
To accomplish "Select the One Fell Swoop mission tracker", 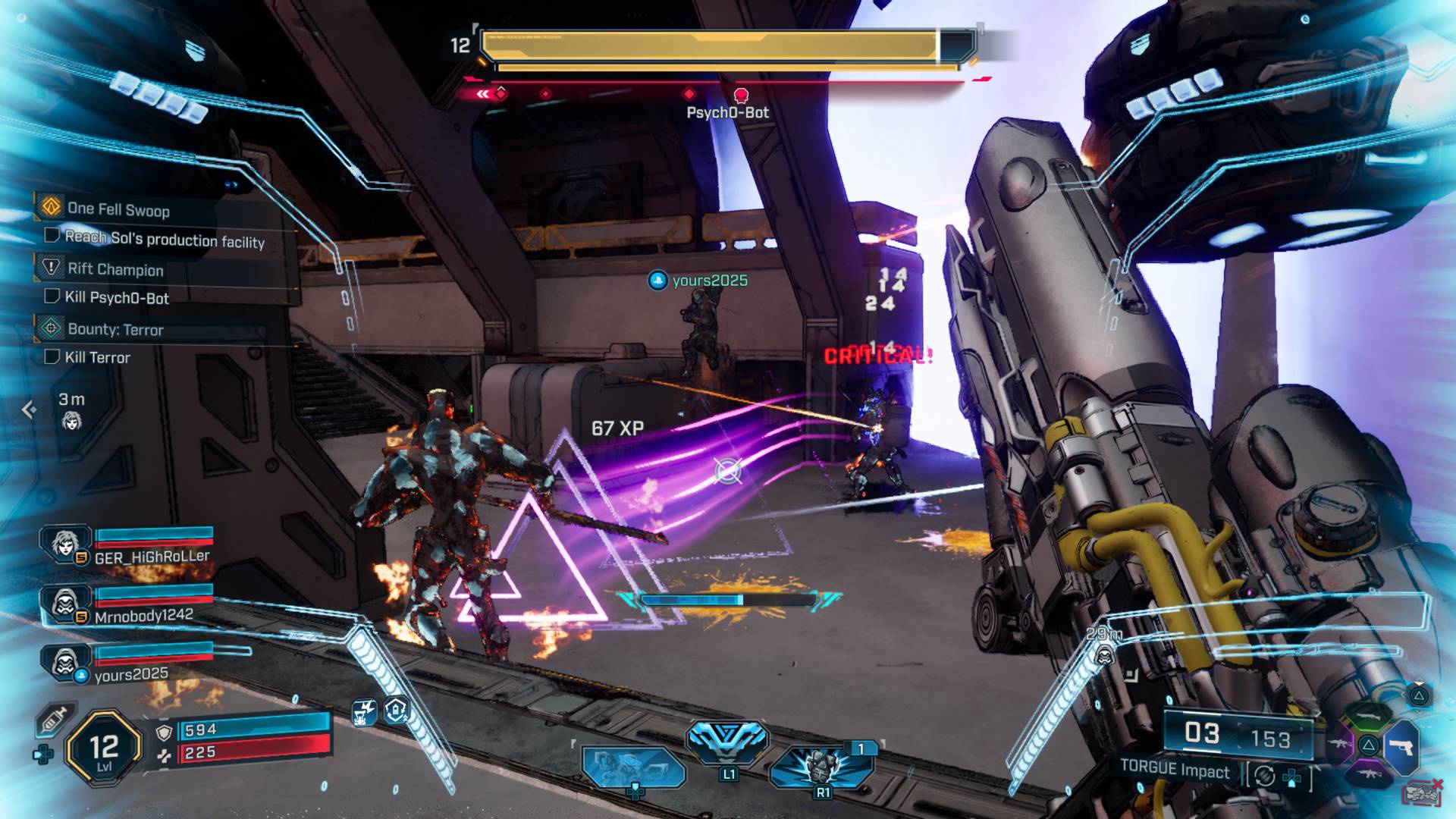I will pos(118,209).
